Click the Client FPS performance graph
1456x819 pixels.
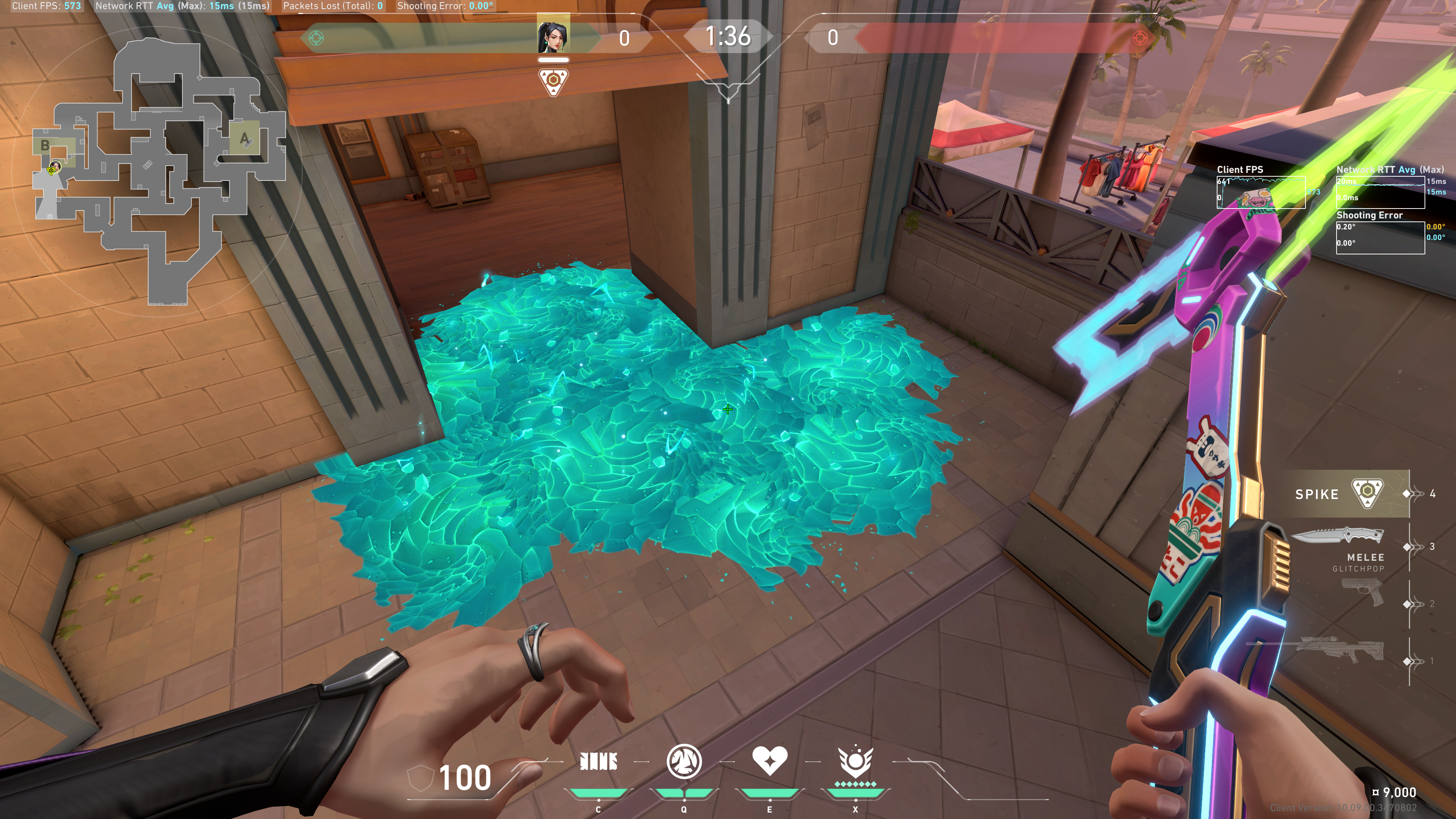[1260, 192]
